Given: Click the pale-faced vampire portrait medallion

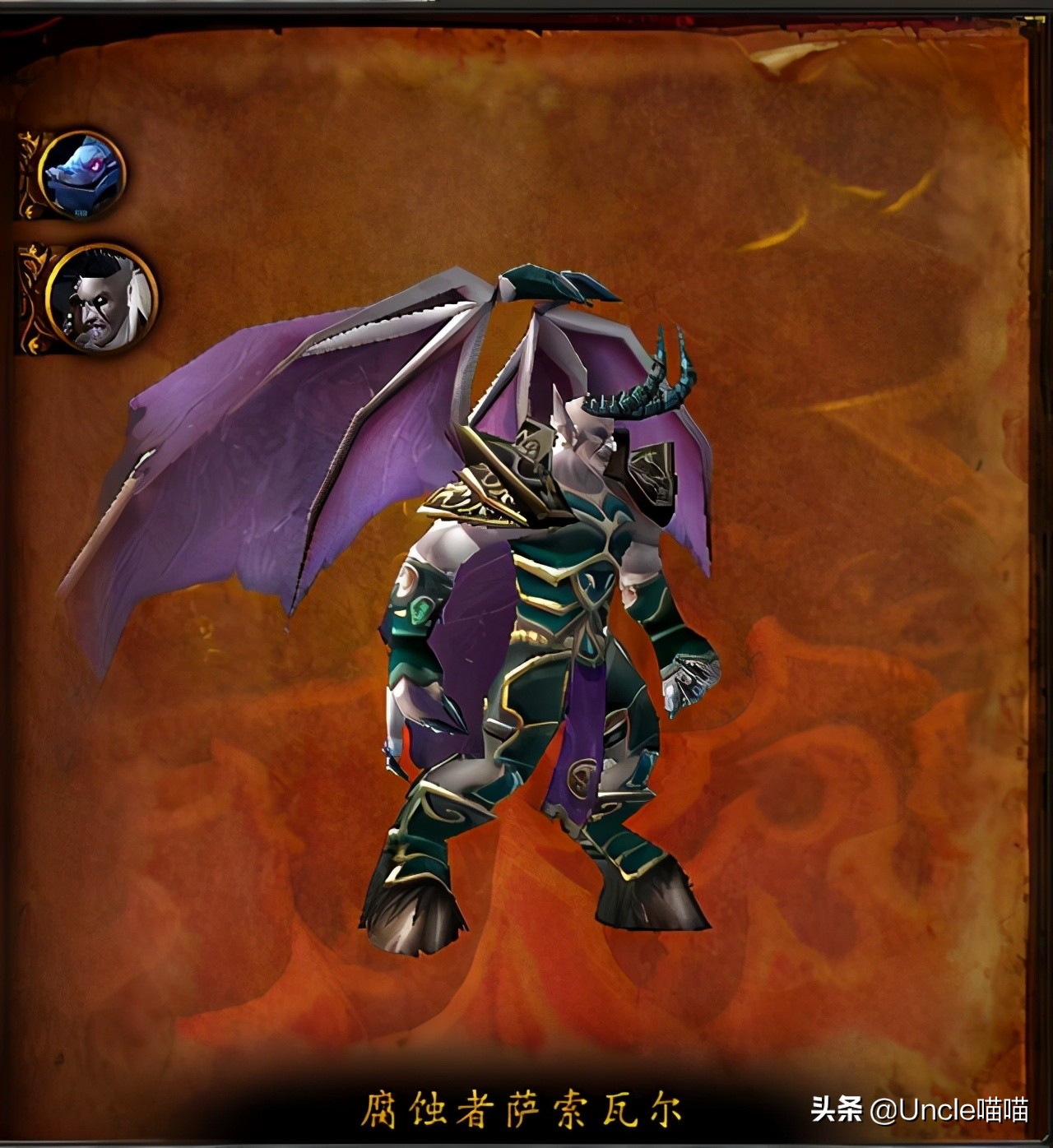Looking at the screenshot, I should [x=100, y=300].
